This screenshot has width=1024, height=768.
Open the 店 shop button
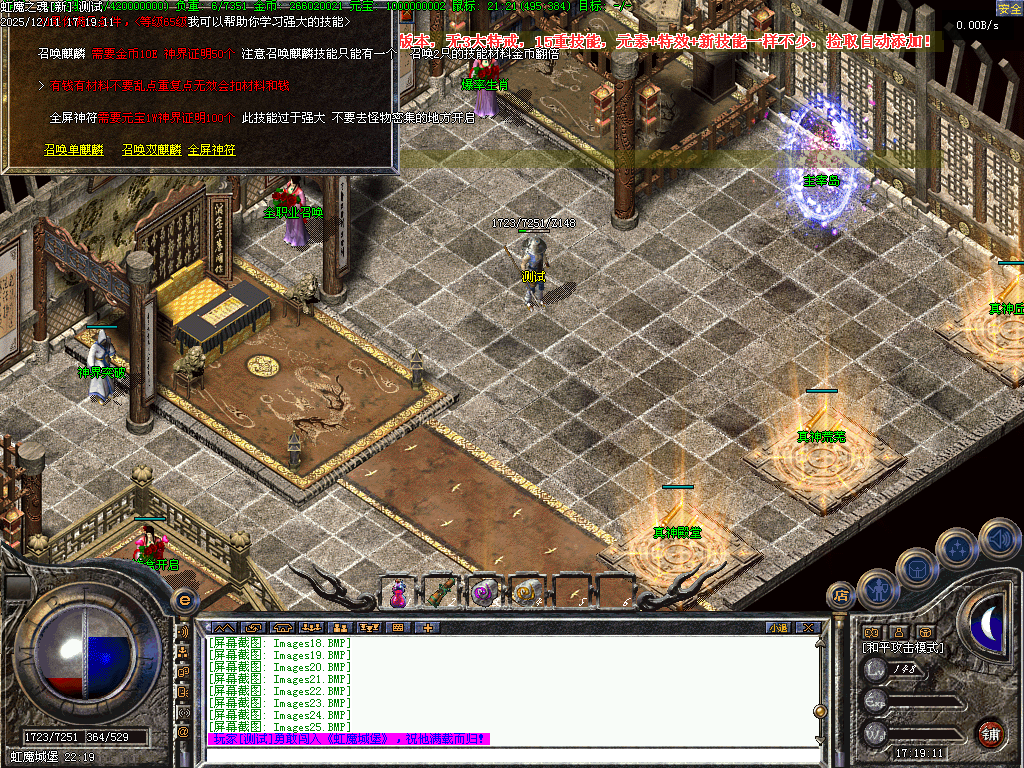tap(841, 597)
